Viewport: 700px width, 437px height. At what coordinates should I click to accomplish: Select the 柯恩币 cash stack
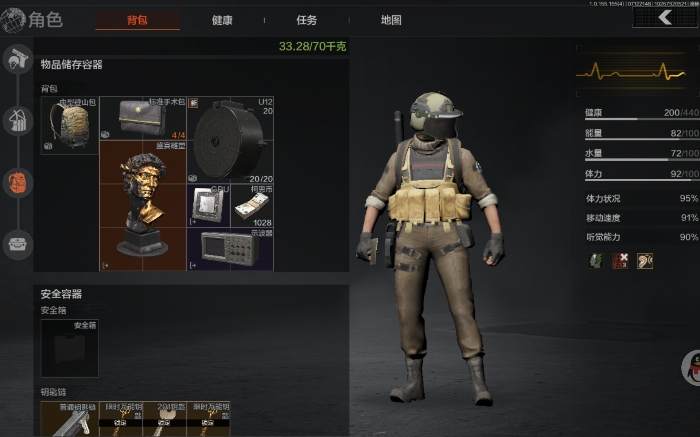pyautogui.click(x=253, y=205)
